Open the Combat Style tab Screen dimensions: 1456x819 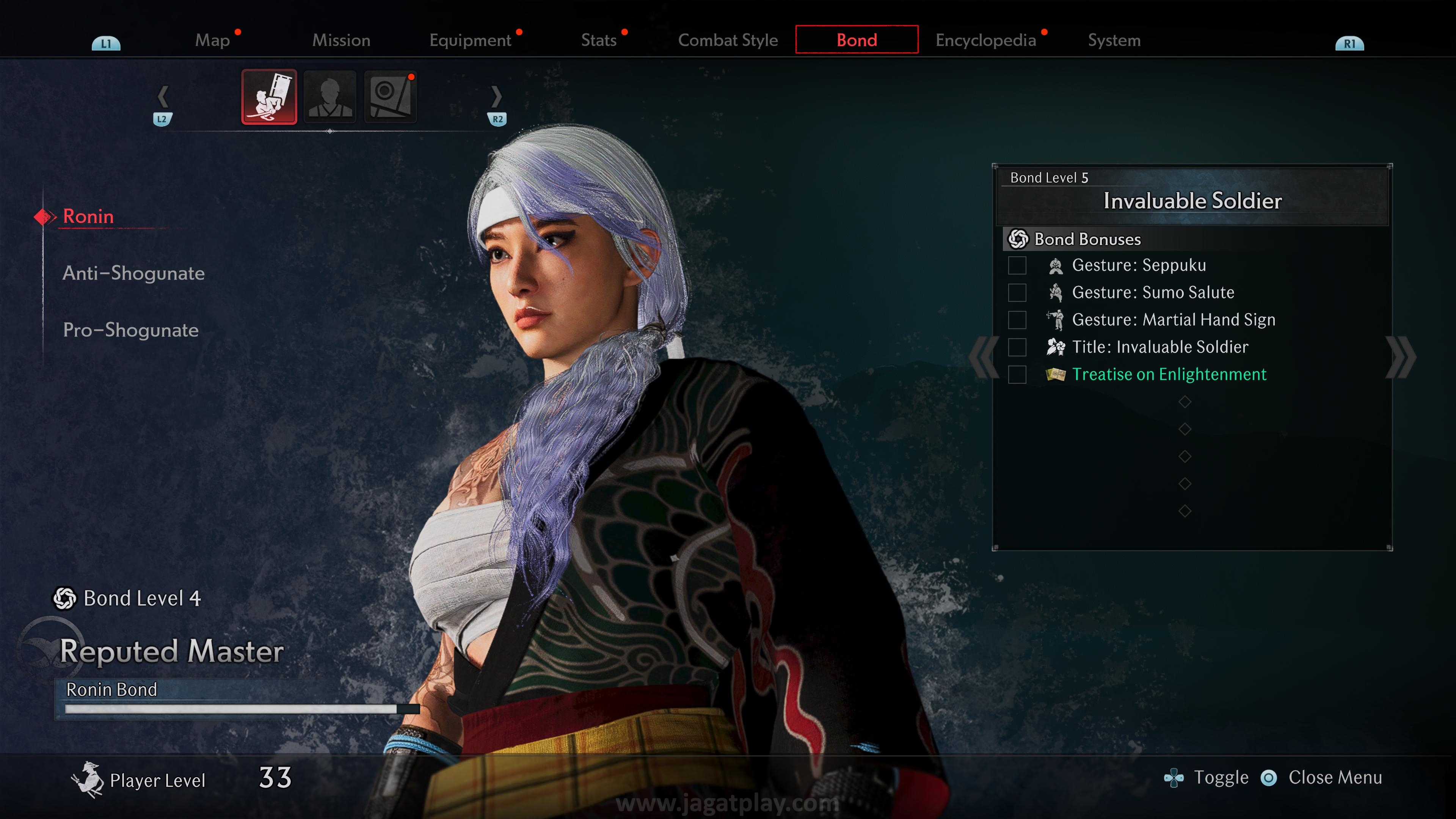coord(728,40)
